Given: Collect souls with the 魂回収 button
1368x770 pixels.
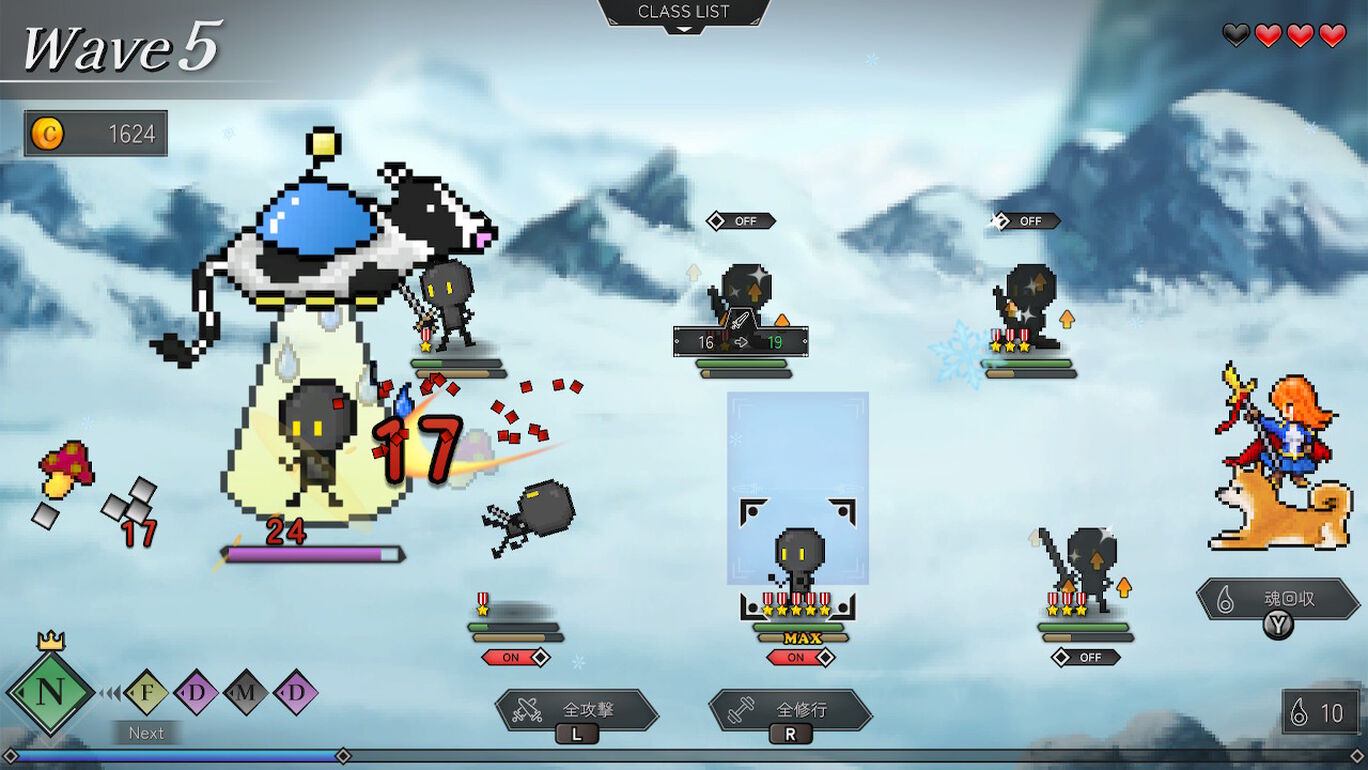Looking at the screenshot, I should [x=1277, y=600].
